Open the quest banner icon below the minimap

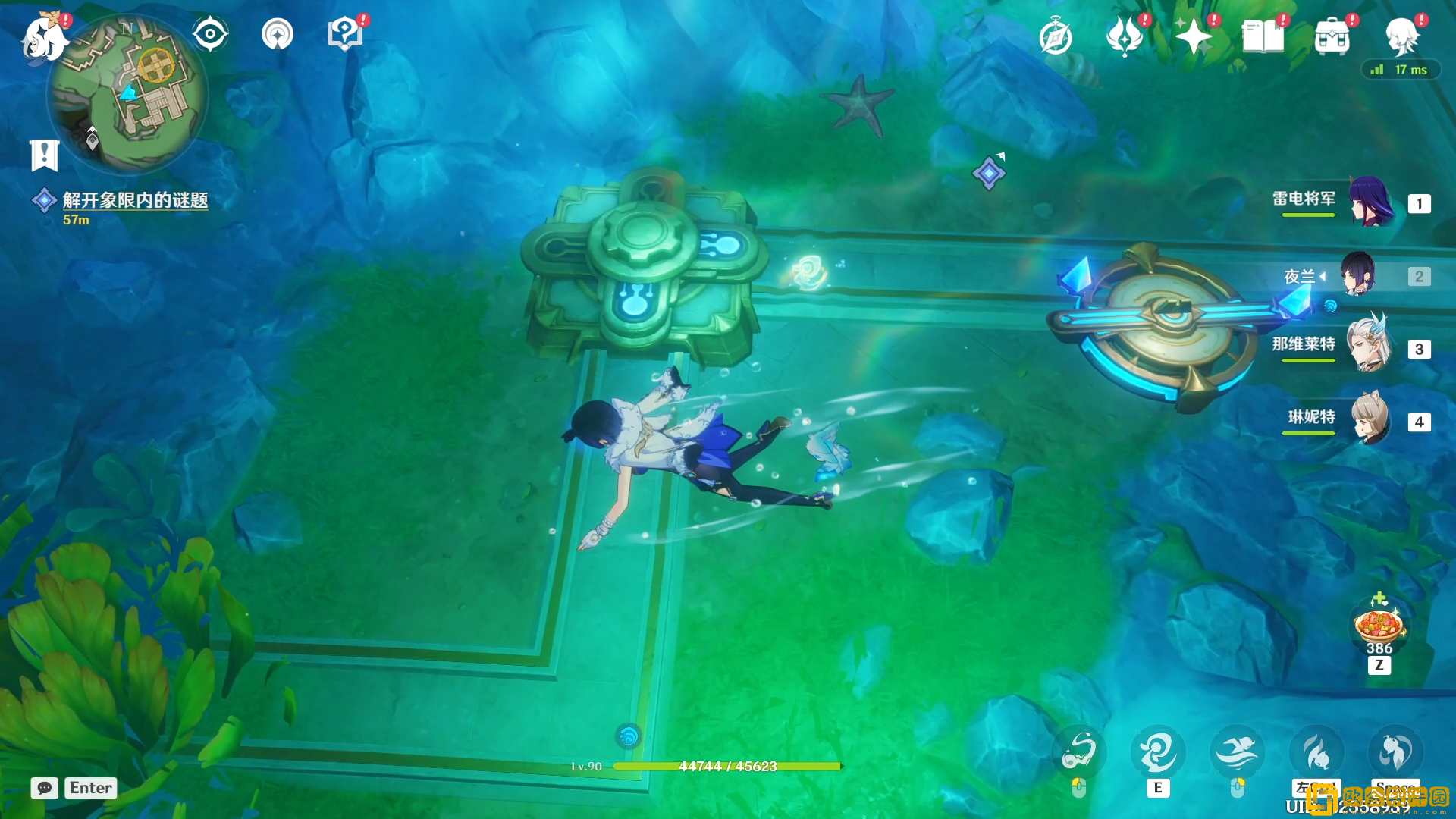point(44,155)
